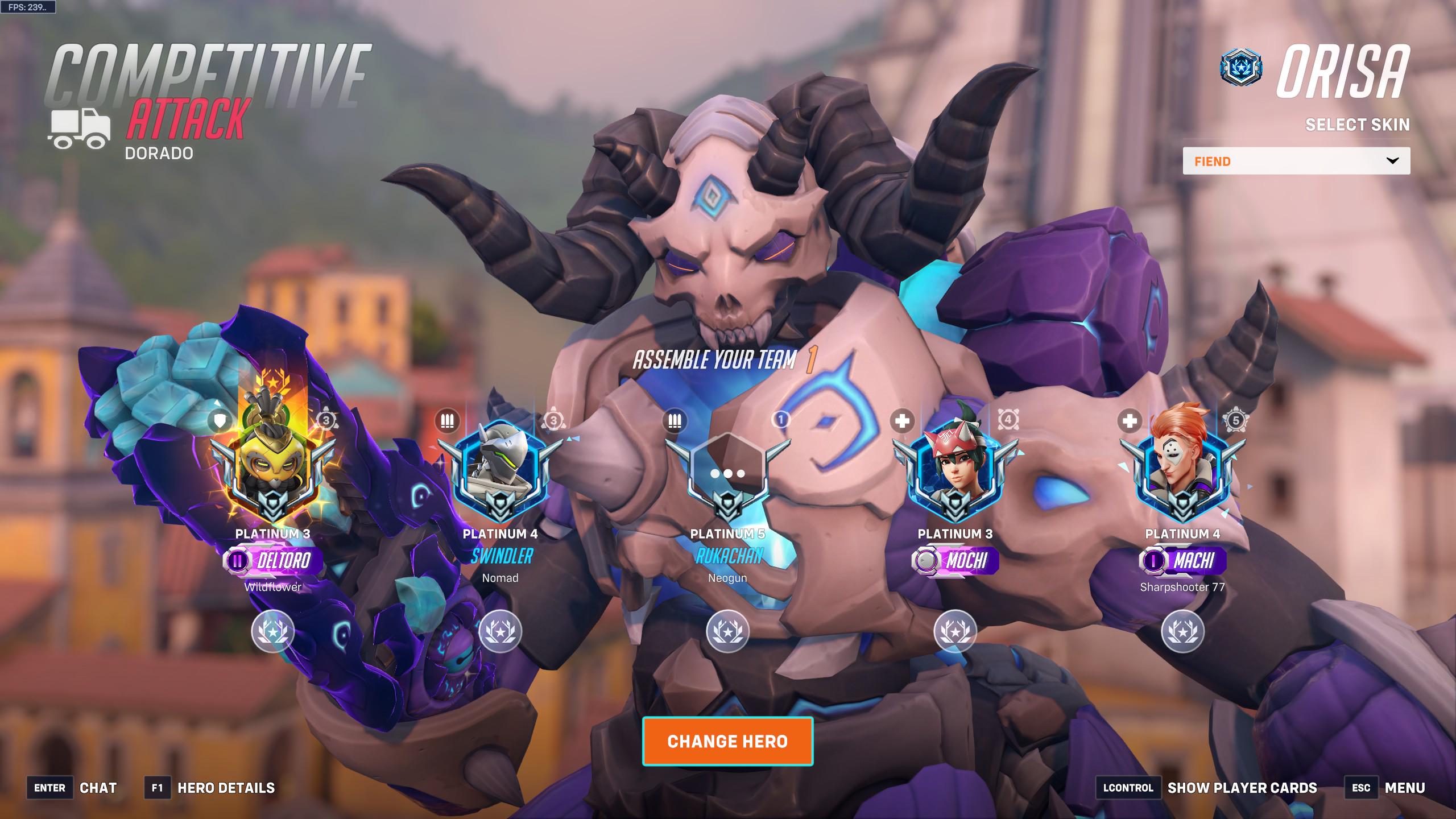
Task: Click the group badge 3 next to Deltoro
Action: [328, 421]
